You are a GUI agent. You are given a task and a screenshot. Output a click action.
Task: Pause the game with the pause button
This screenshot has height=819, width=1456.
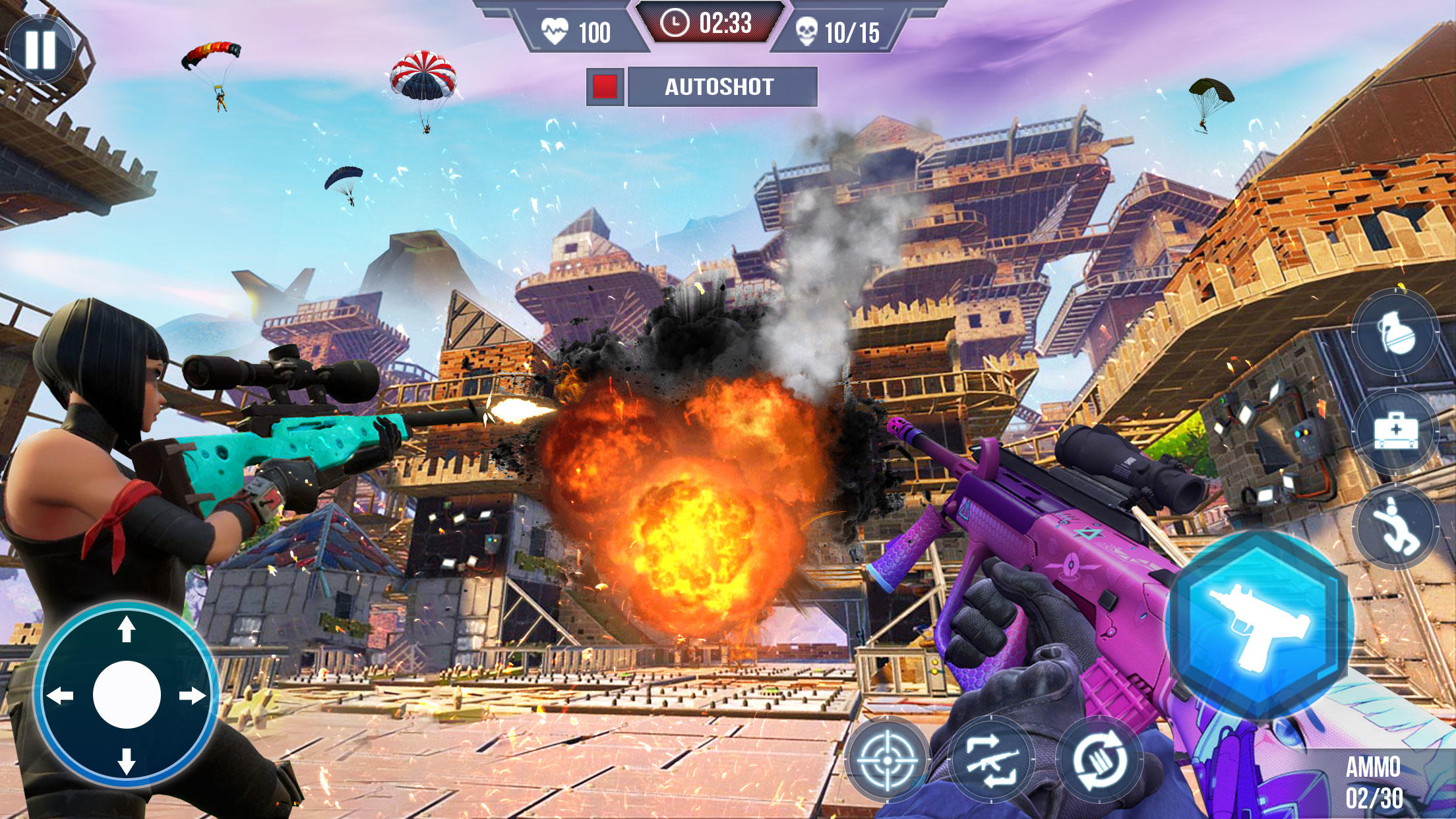tap(40, 50)
